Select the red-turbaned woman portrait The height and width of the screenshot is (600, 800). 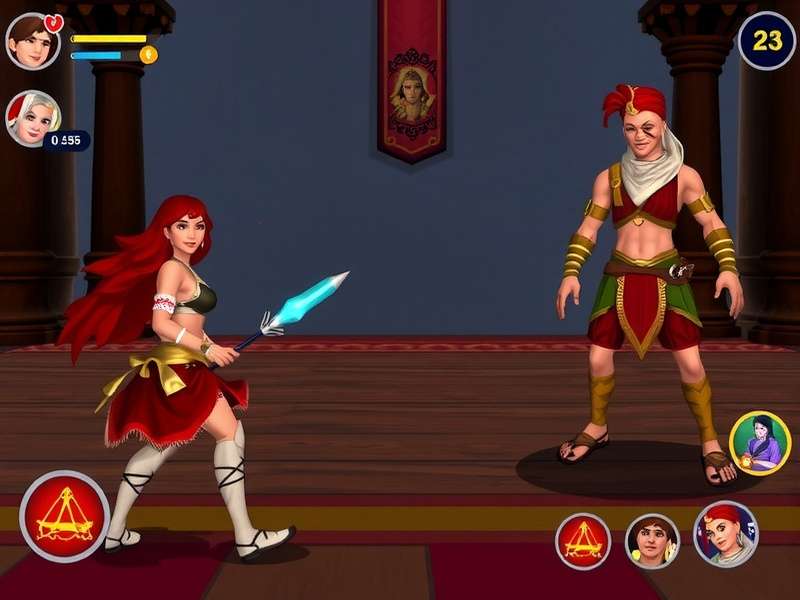point(726,534)
